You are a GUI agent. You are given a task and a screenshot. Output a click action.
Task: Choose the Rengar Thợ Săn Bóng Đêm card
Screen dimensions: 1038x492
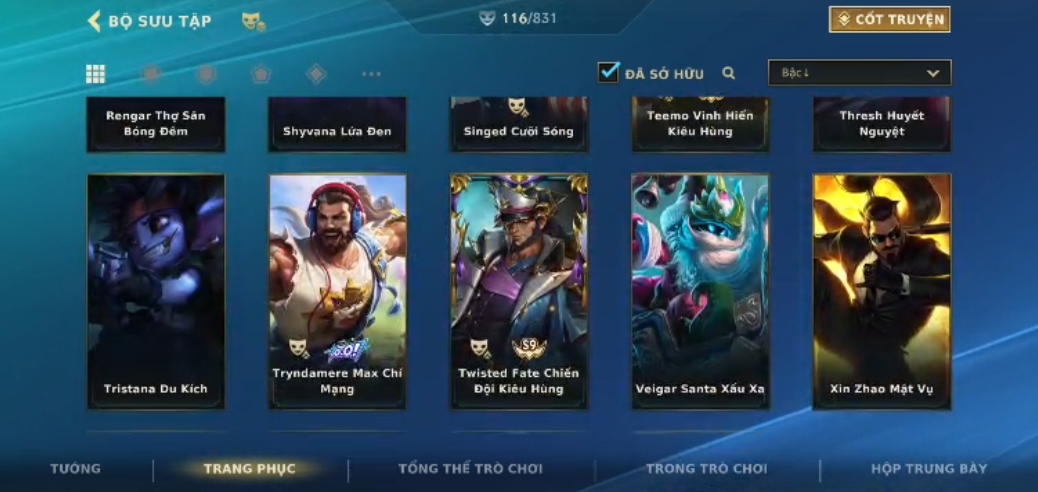click(156, 124)
